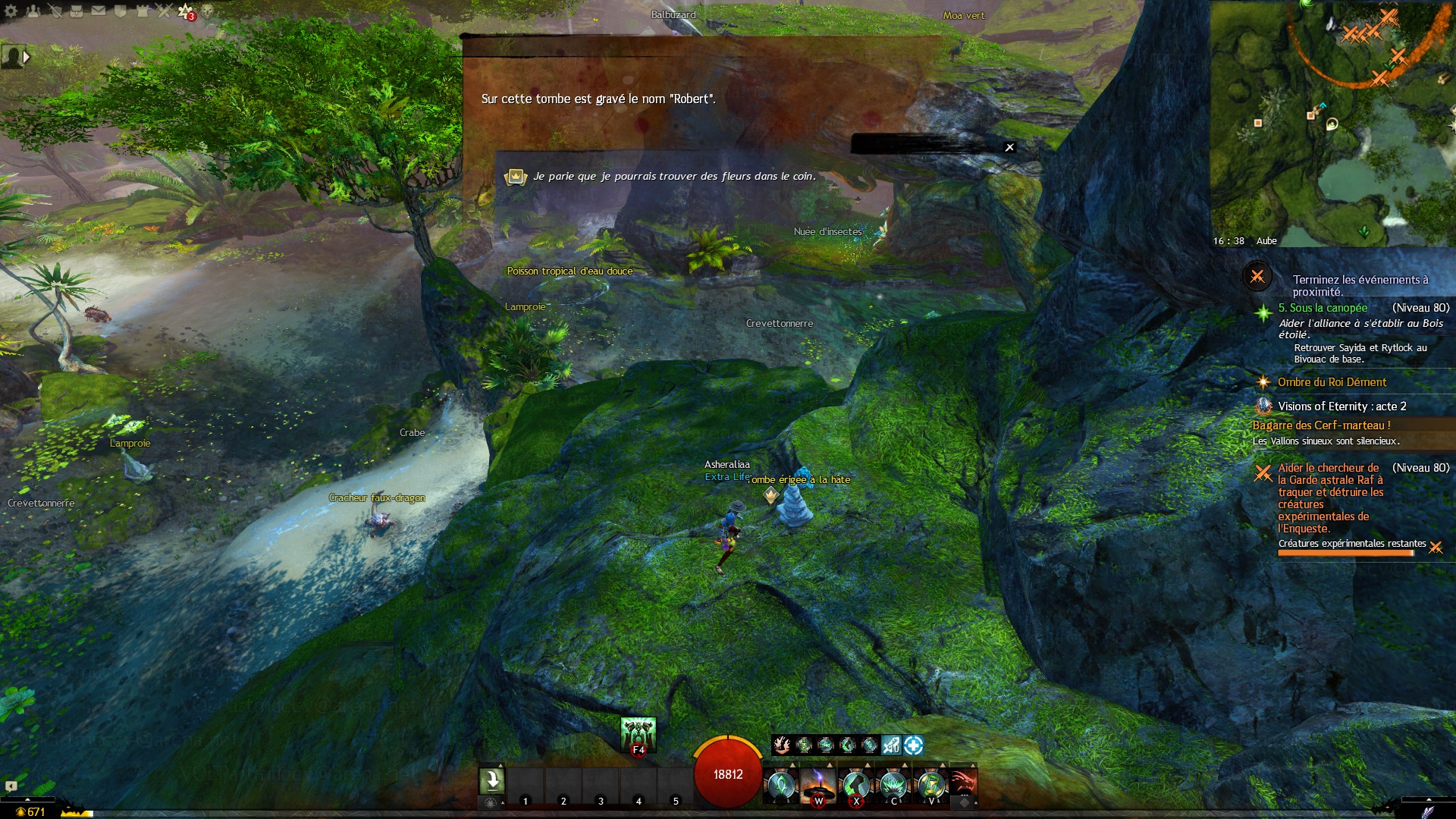Open the 'Visions of Eternity : acte 2' entry
The image size is (1456, 819).
[x=1341, y=406]
